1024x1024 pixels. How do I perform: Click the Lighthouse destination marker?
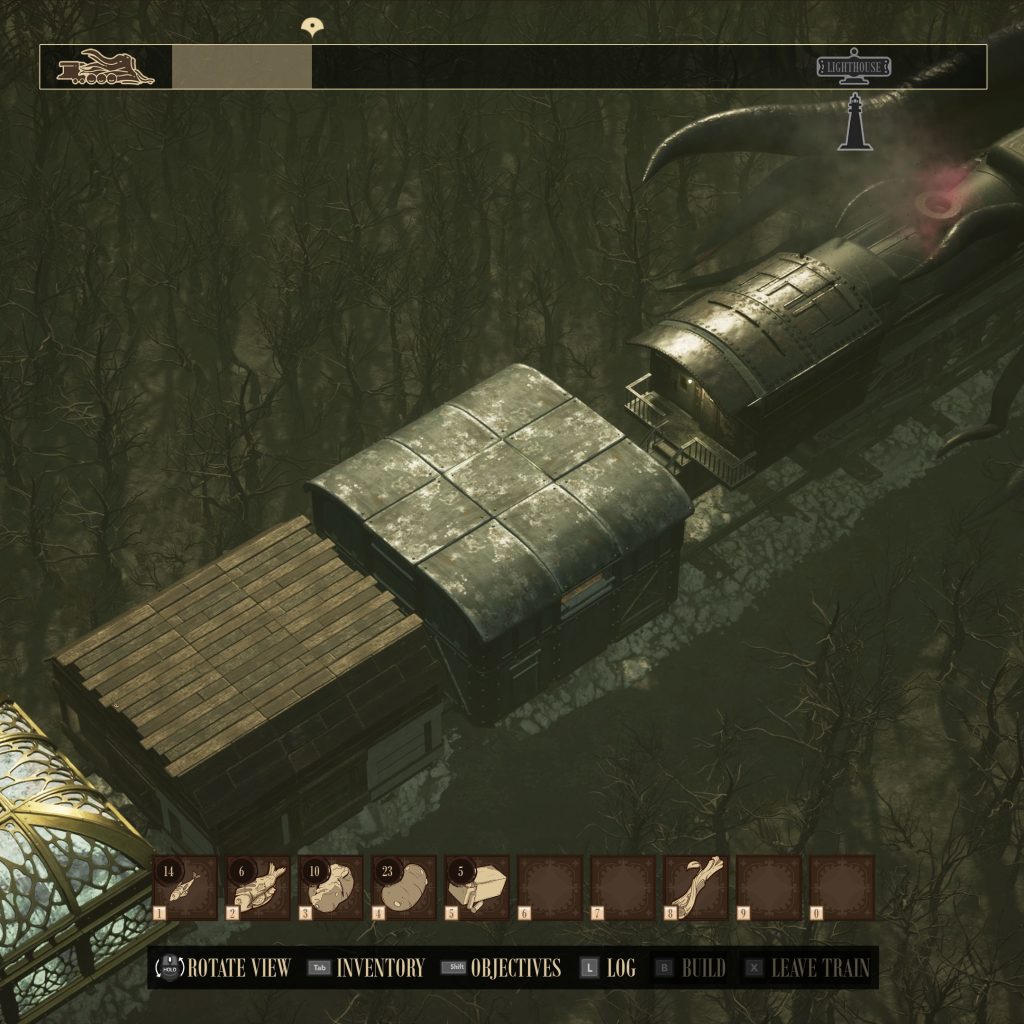(854, 68)
